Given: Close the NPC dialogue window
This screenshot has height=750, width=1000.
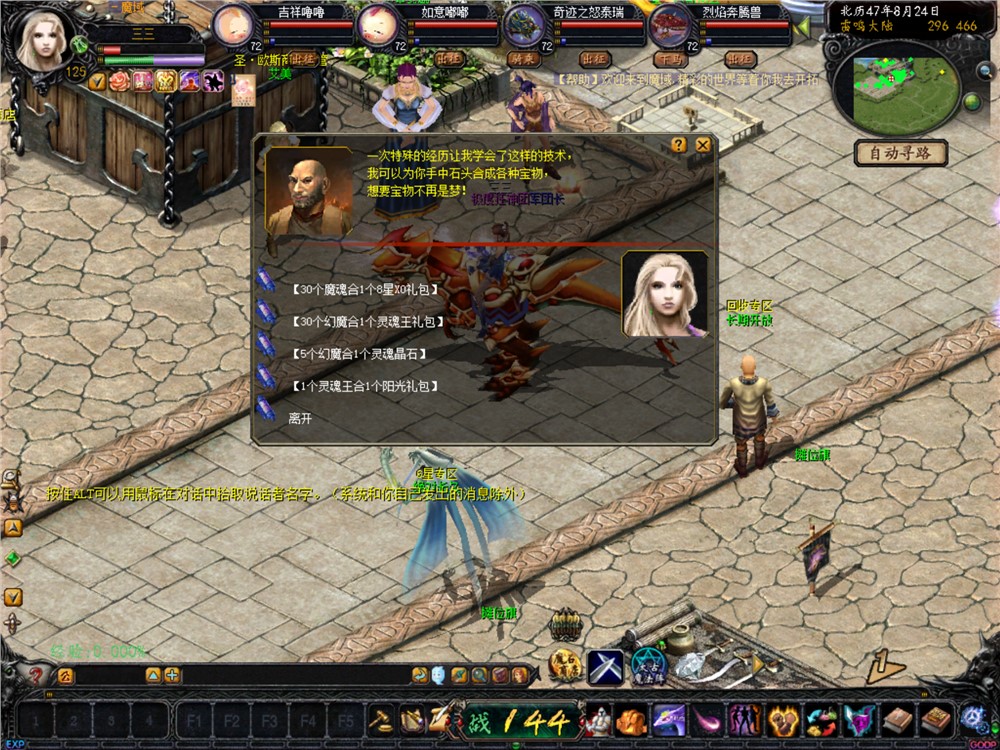Looking at the screenshot, I should coord(703,145).
